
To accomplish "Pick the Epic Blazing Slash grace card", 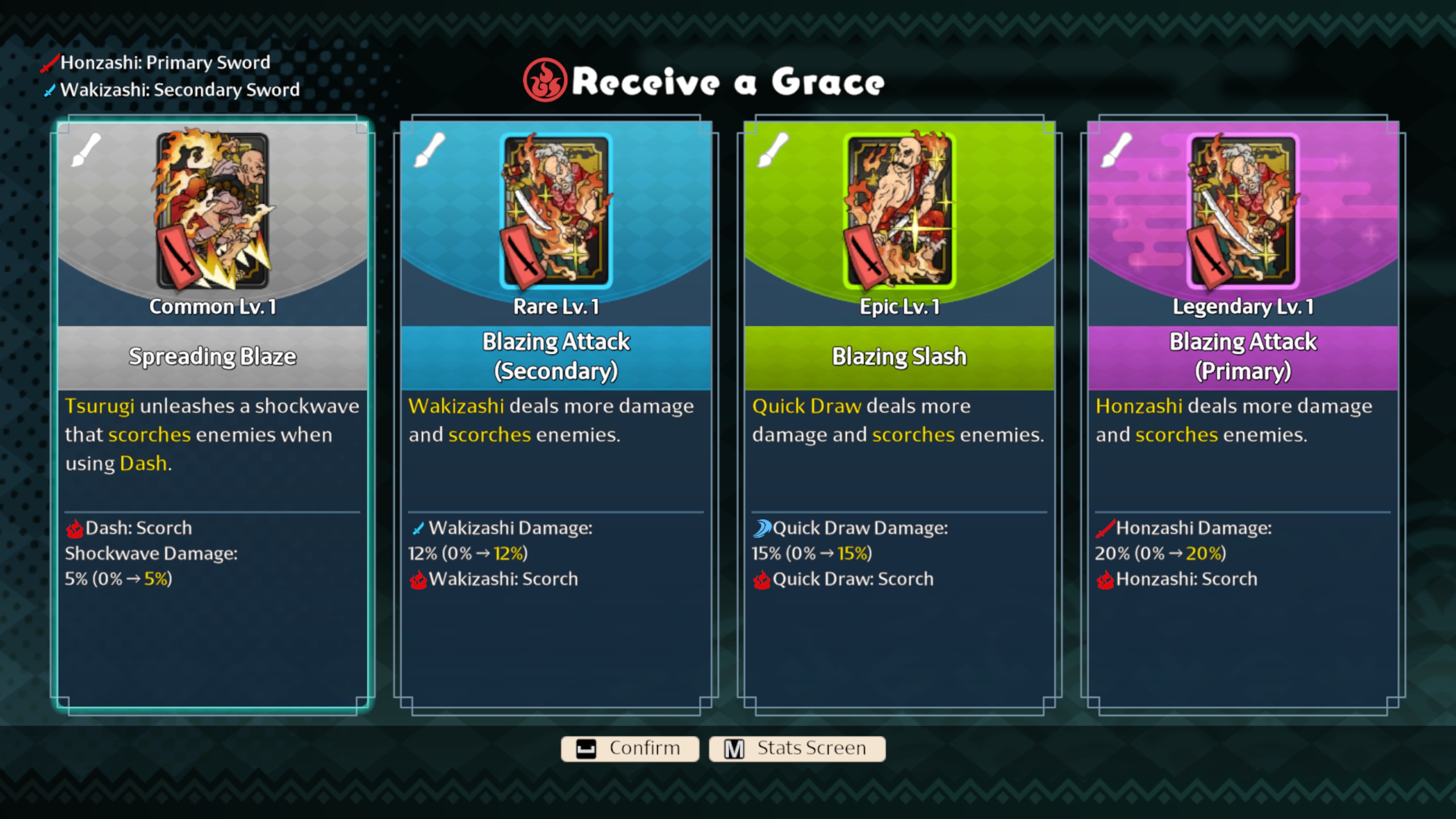I will coord(899,415).
